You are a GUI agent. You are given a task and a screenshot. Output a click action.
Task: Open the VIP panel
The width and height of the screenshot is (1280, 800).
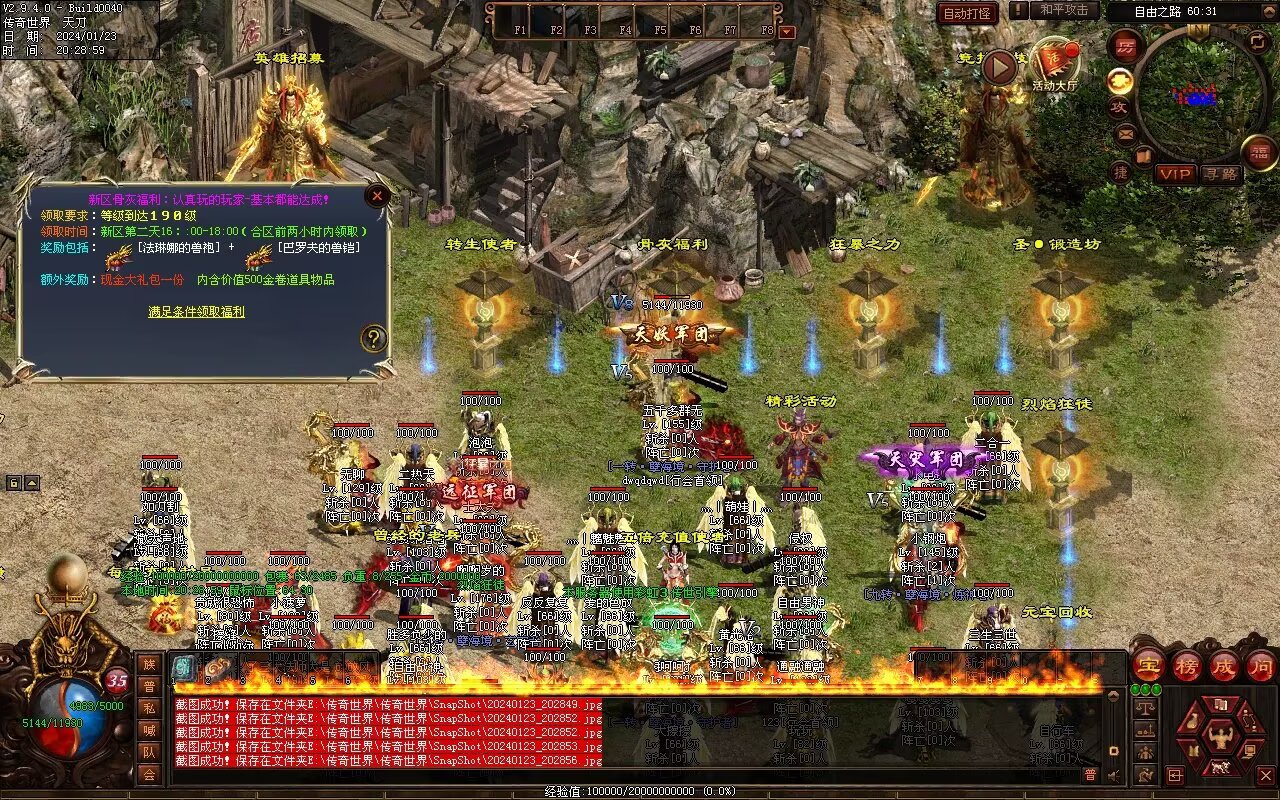(1176, 174)
